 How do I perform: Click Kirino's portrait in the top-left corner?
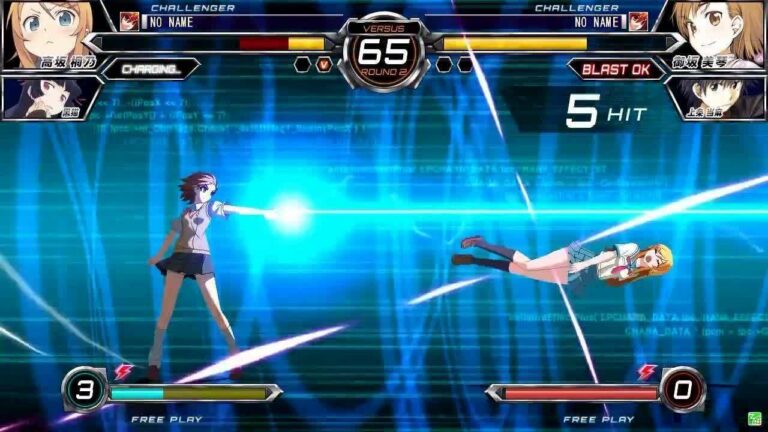coord(40,30)
